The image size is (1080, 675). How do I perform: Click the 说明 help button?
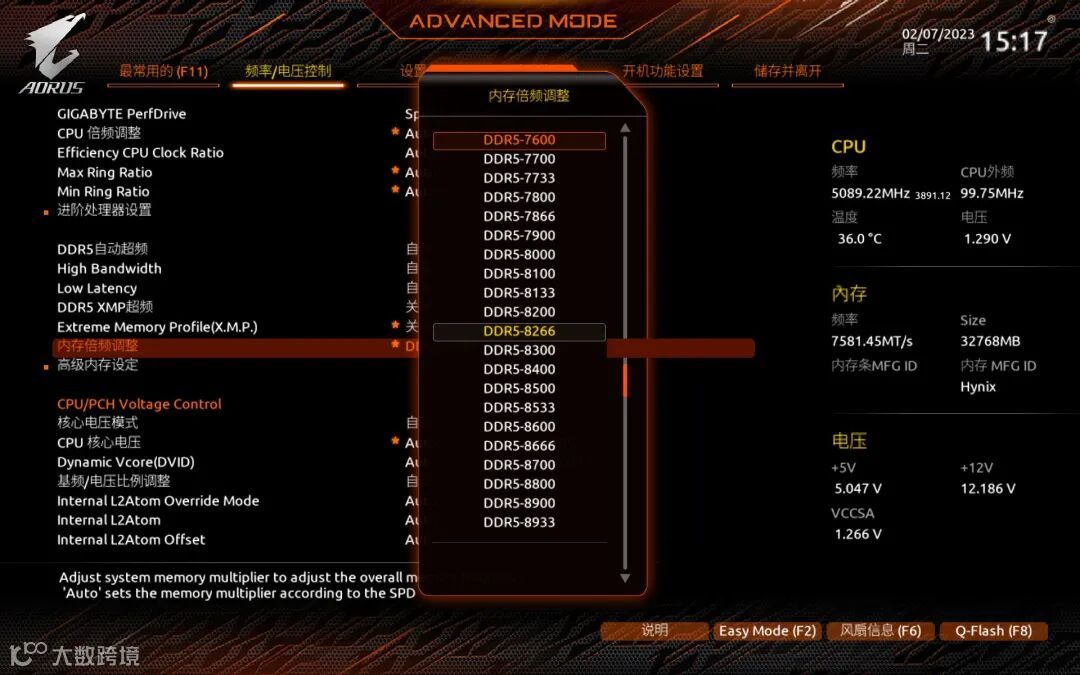[654, 631]
